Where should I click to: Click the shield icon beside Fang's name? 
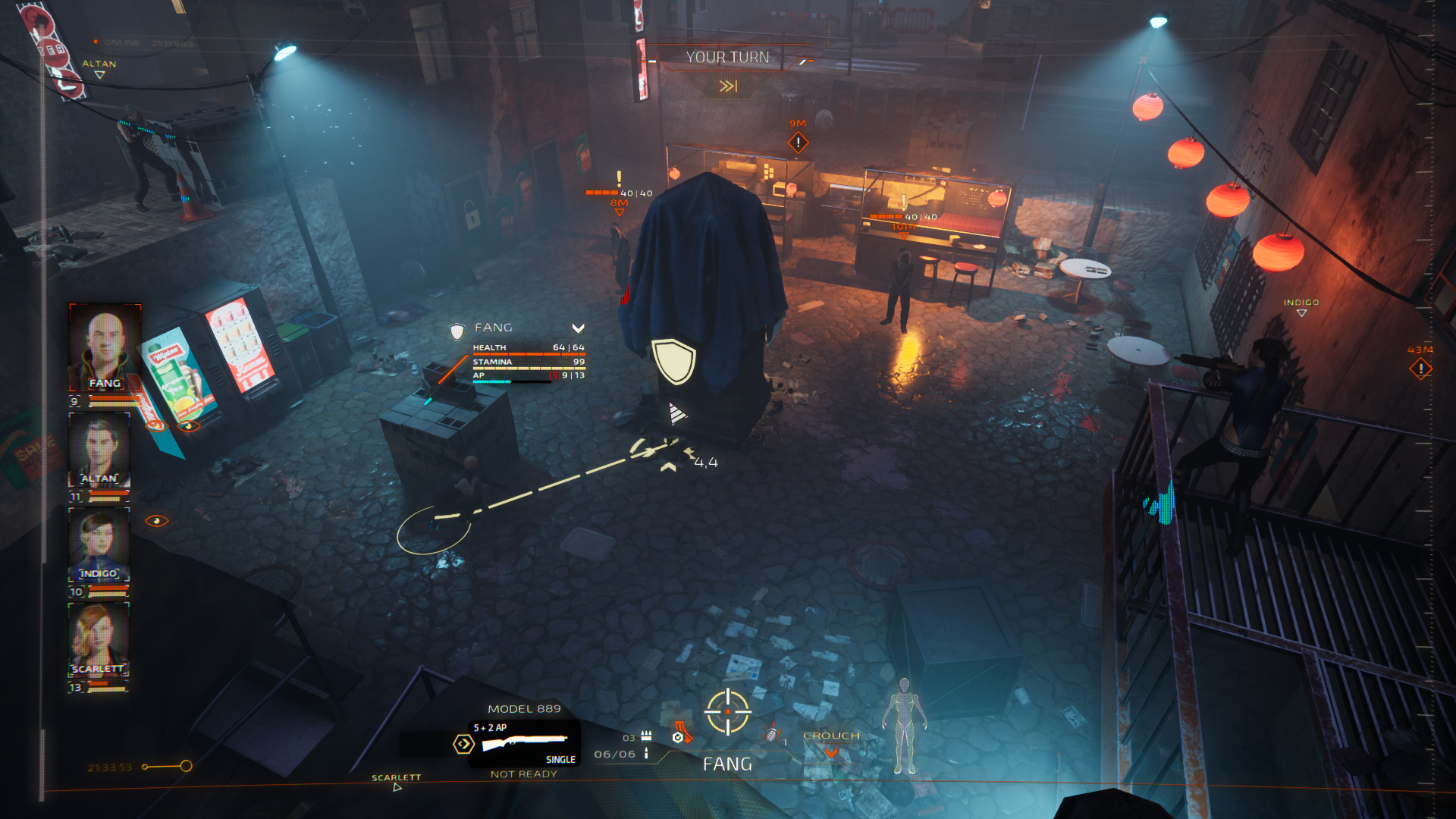[457, 331]
